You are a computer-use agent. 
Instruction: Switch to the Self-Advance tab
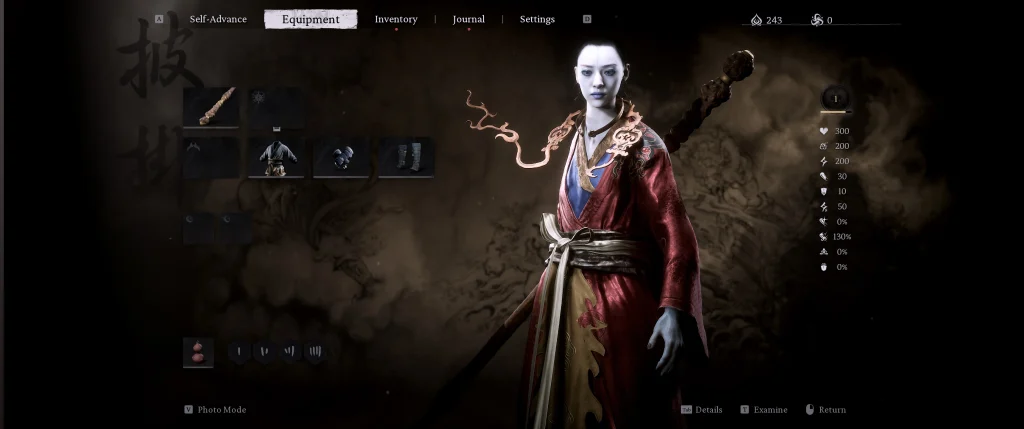218,19
